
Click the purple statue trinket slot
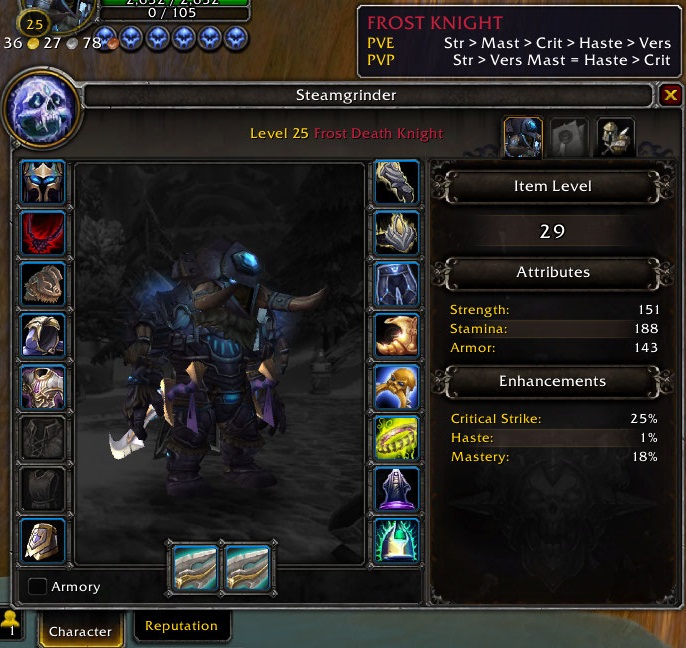point(397,490)
